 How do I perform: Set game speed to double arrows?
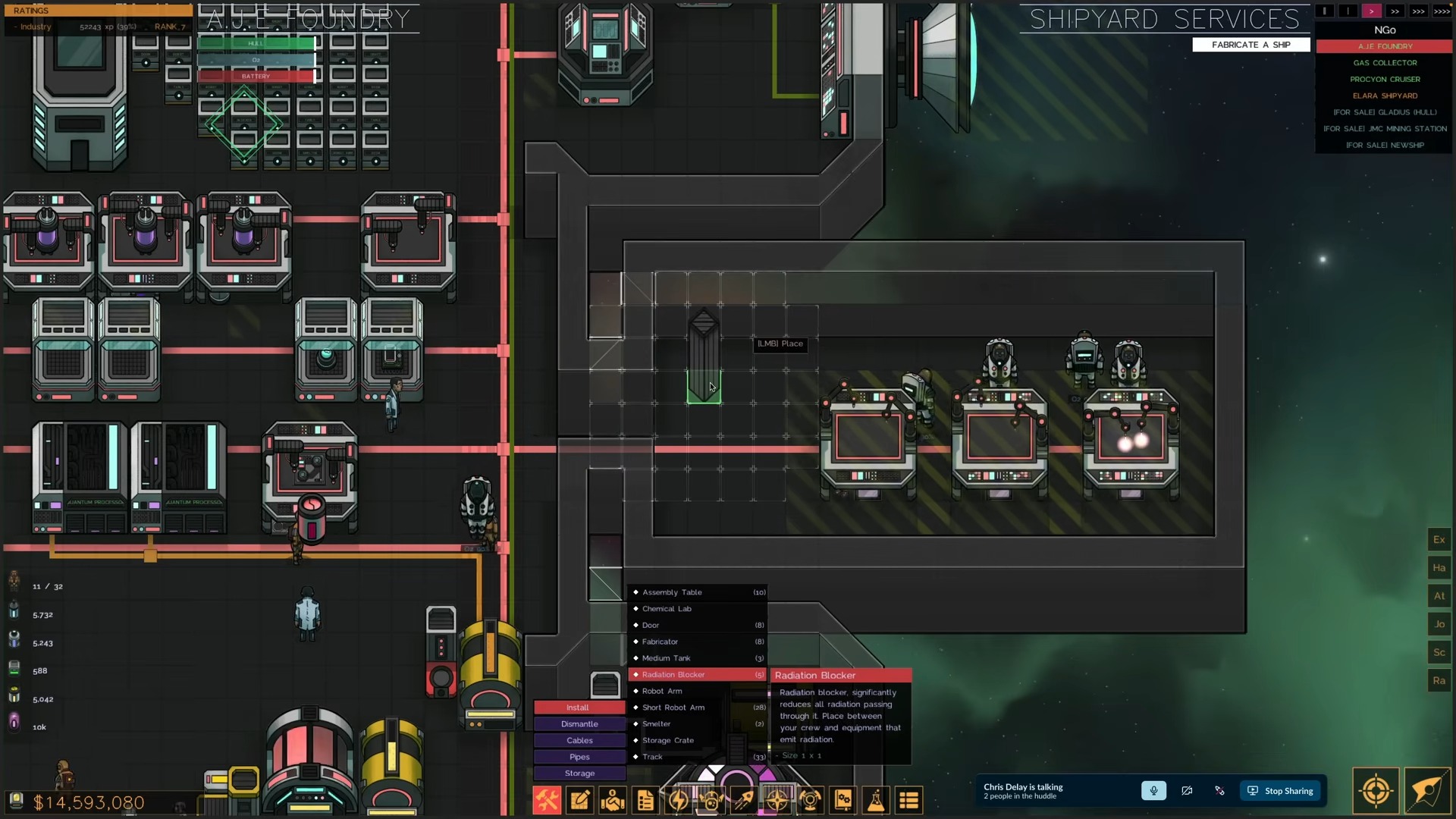tap(1395, 11)
